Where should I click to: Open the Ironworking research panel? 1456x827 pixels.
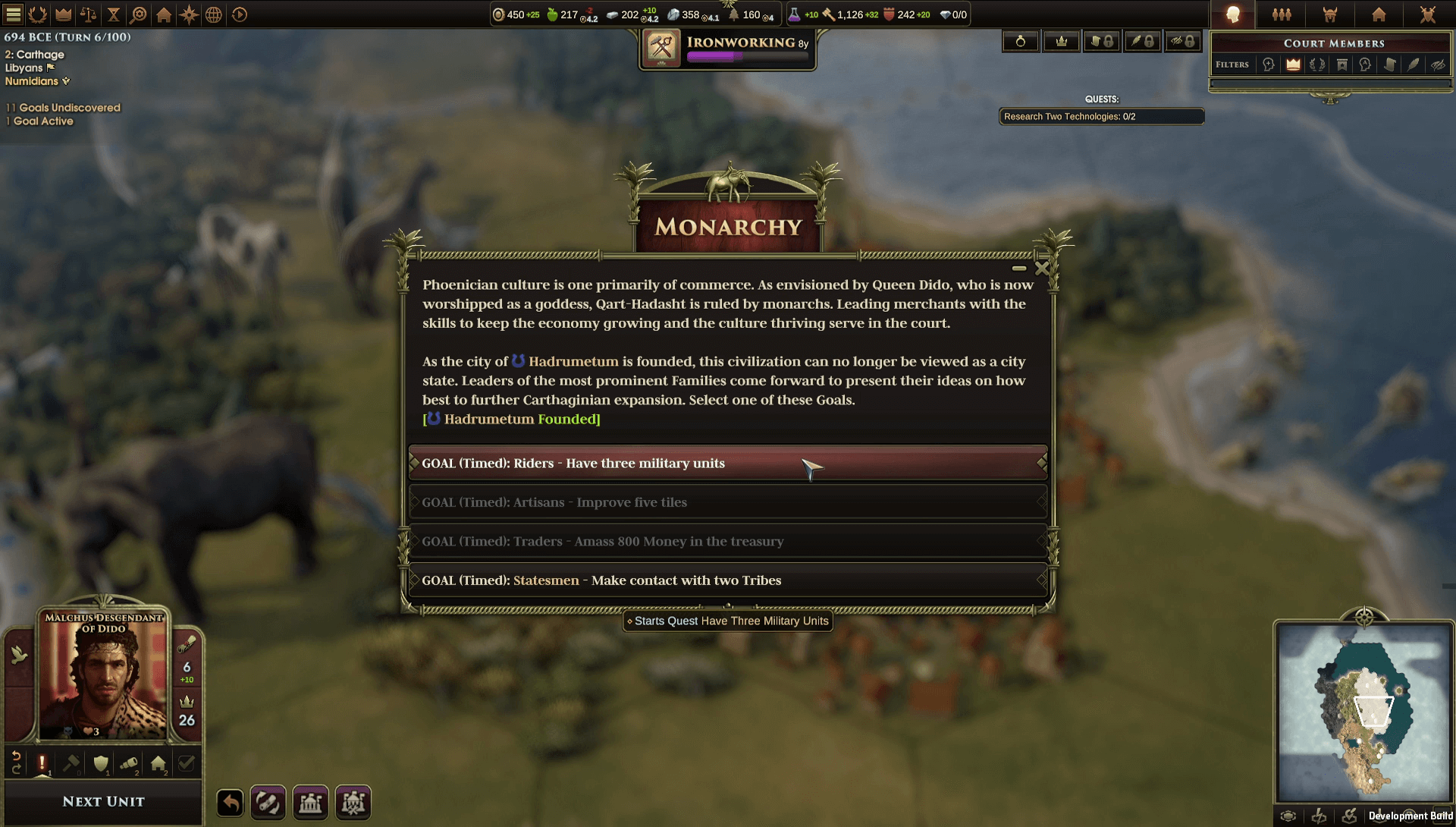click(x=727, y=49)
